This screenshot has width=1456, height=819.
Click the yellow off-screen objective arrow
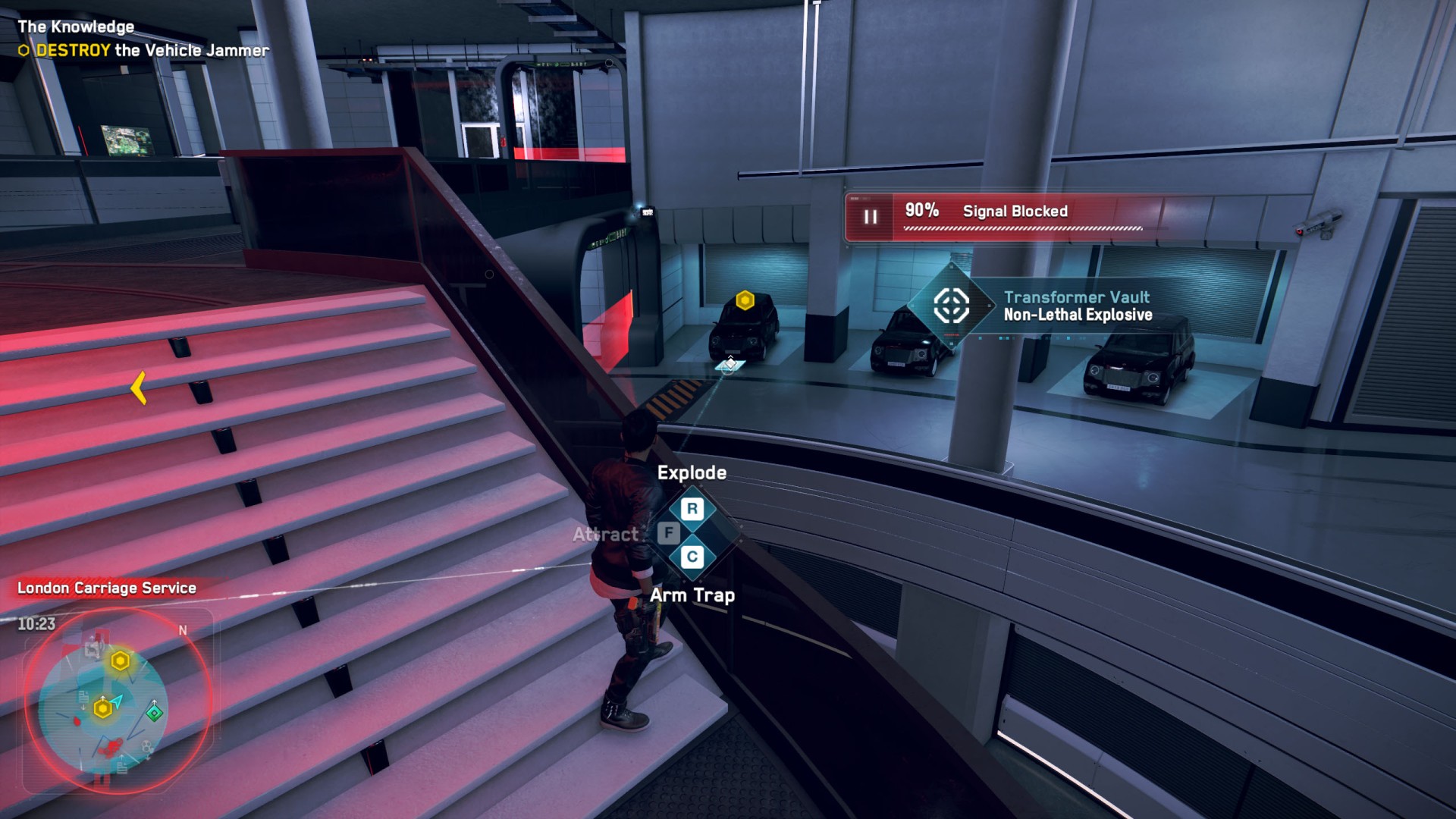coord(138,388)
